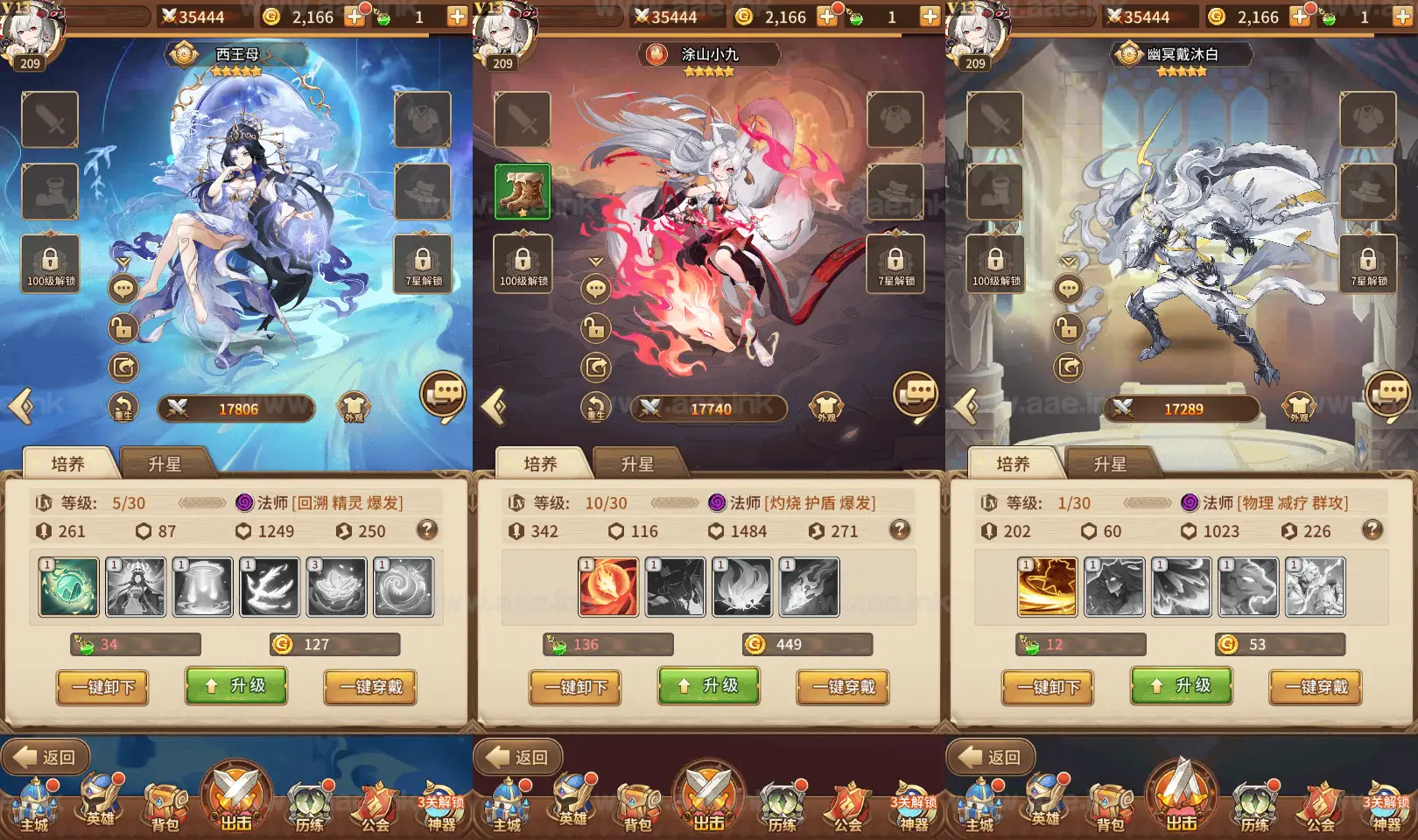Tap the power bar showing 17806
The height and width of the screenshot is (840, 1418).
235,408
